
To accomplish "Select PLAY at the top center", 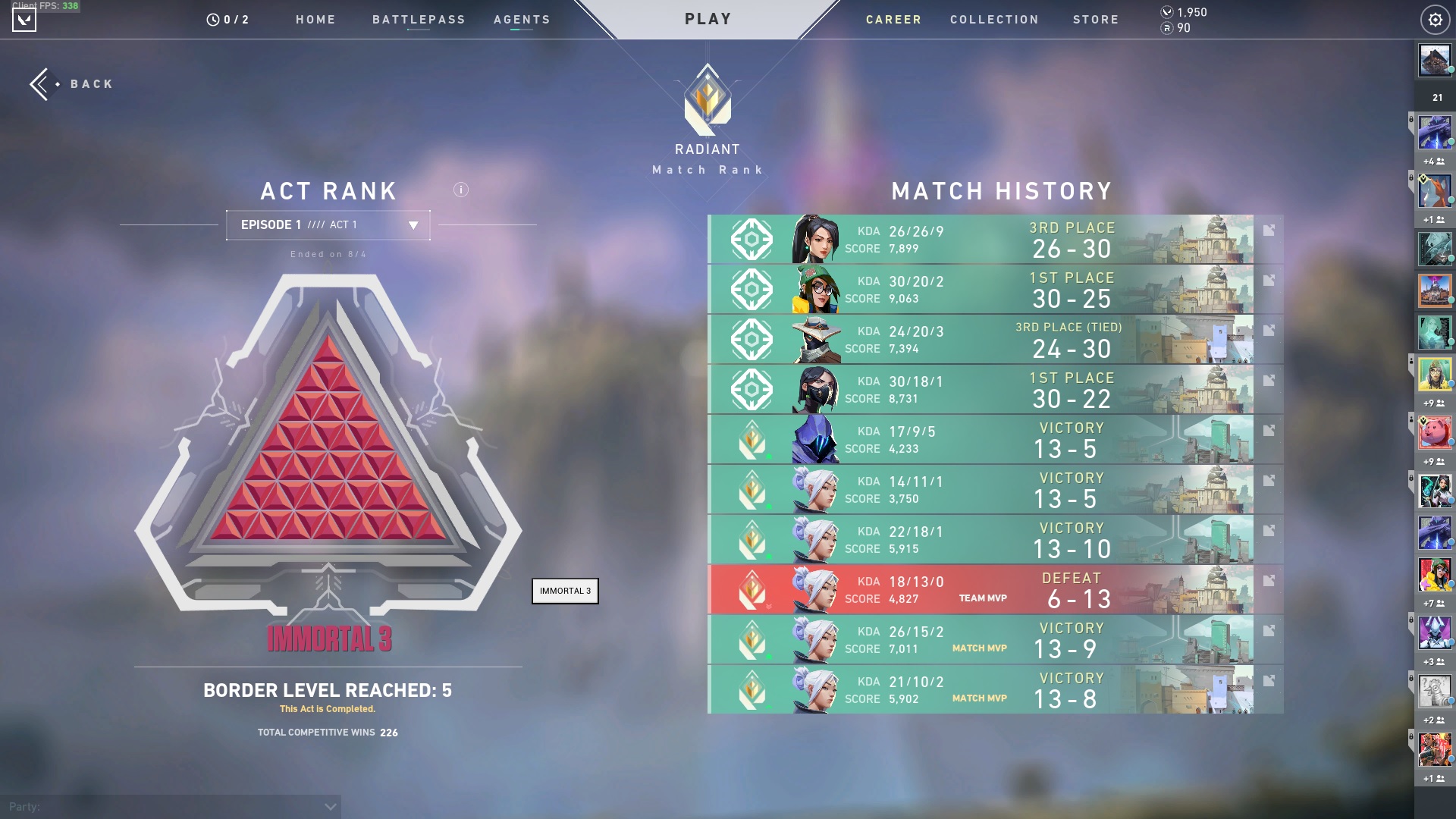I will coord(708,18).
